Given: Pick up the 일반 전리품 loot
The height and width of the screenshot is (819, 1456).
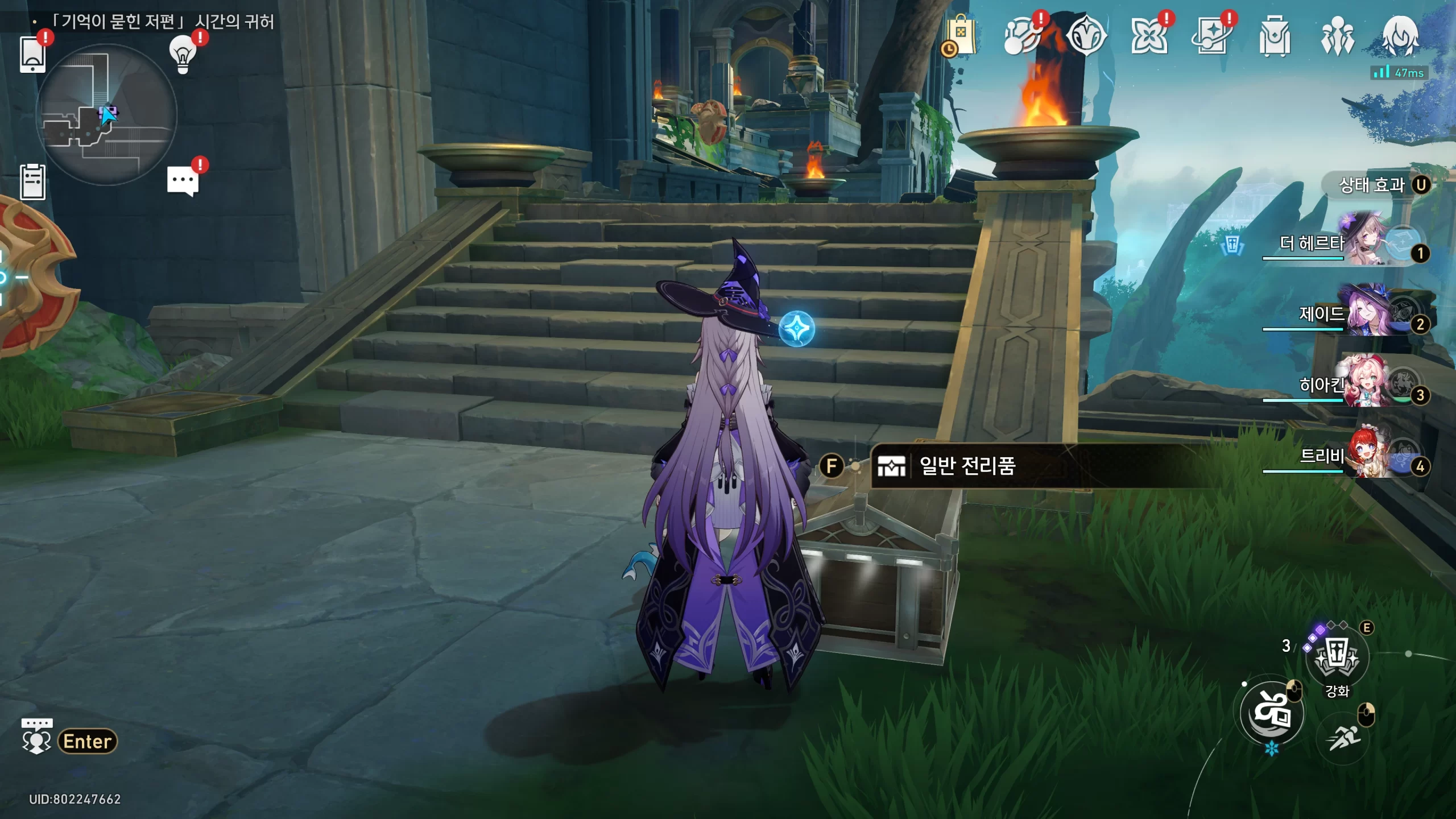Looking at the screenshot, I should [x=967, y=466].
